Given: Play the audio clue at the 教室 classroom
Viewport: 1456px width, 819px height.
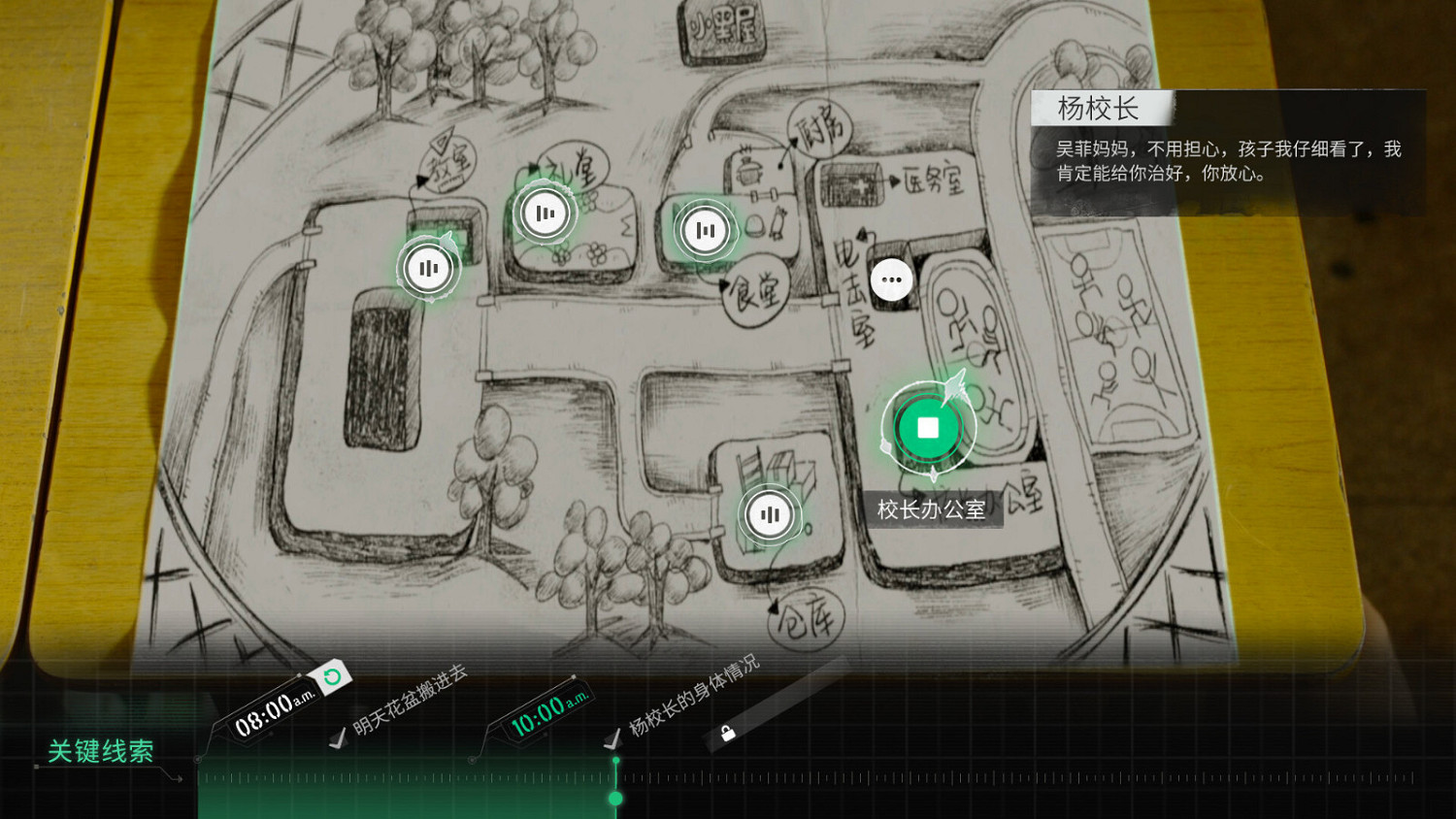Looking at the screenshot, I should pyautogui.click(x=430, y=269).
